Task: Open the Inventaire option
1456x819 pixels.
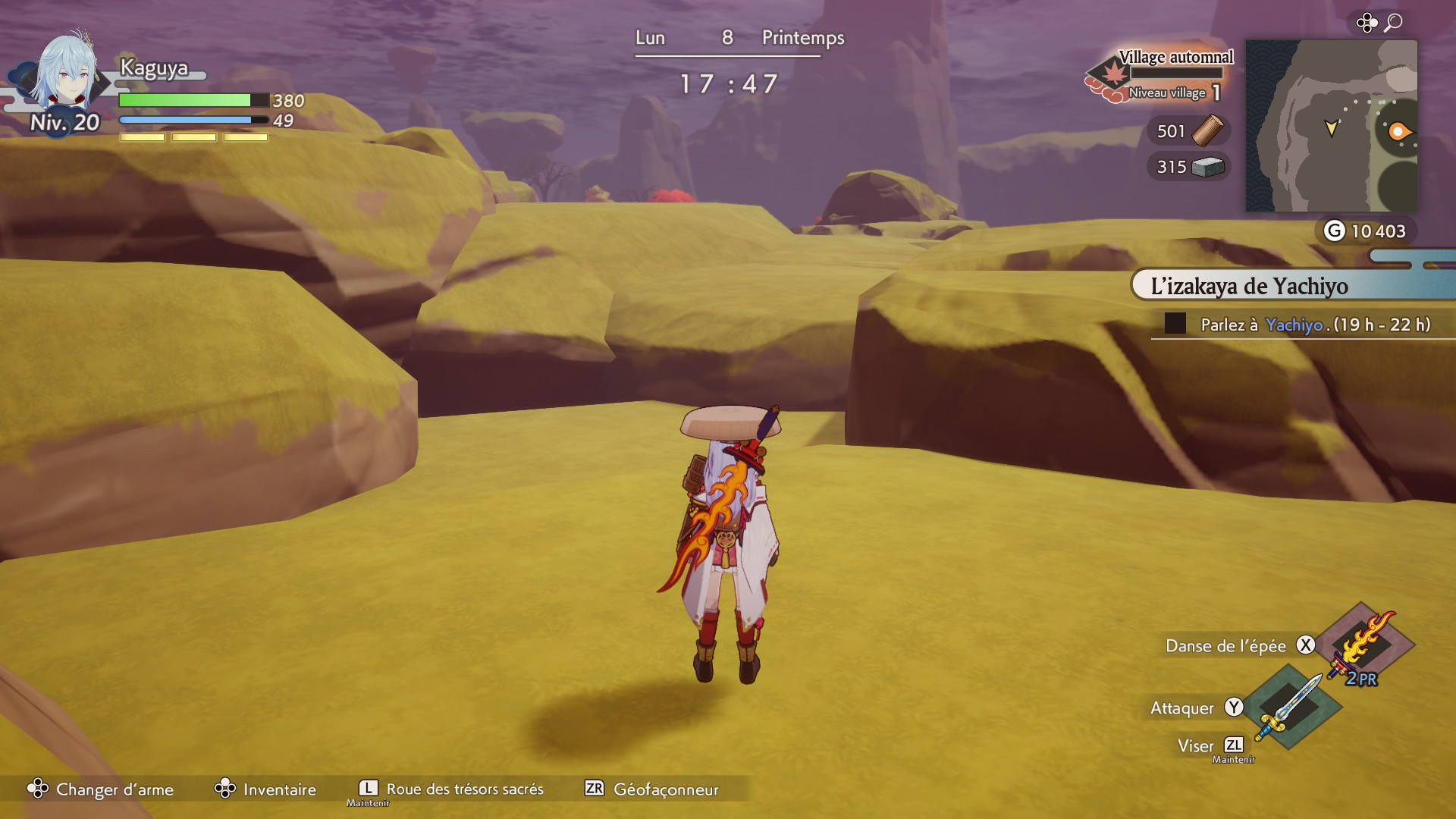Action: tap(265, 789)
